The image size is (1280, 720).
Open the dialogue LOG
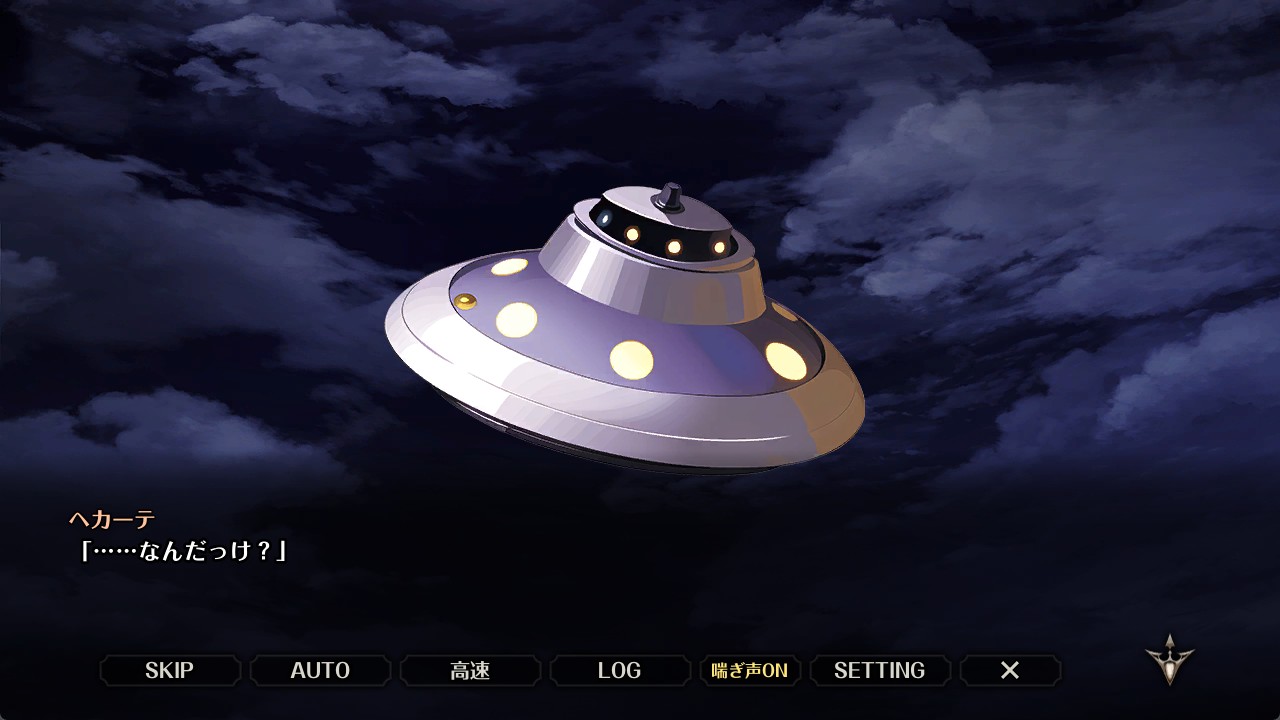(620, 670)
